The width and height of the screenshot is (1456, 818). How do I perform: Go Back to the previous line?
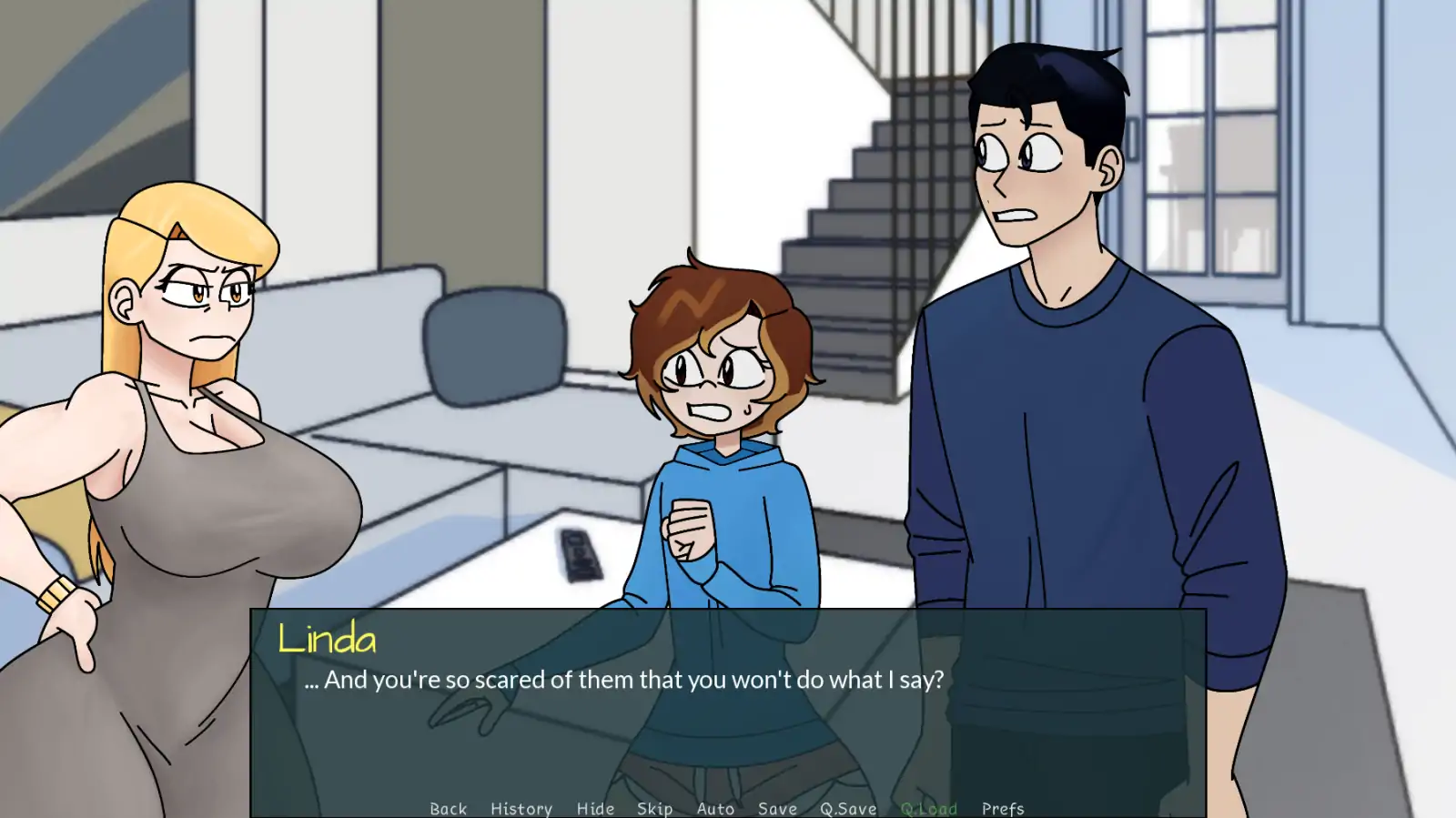pos(448,808)
